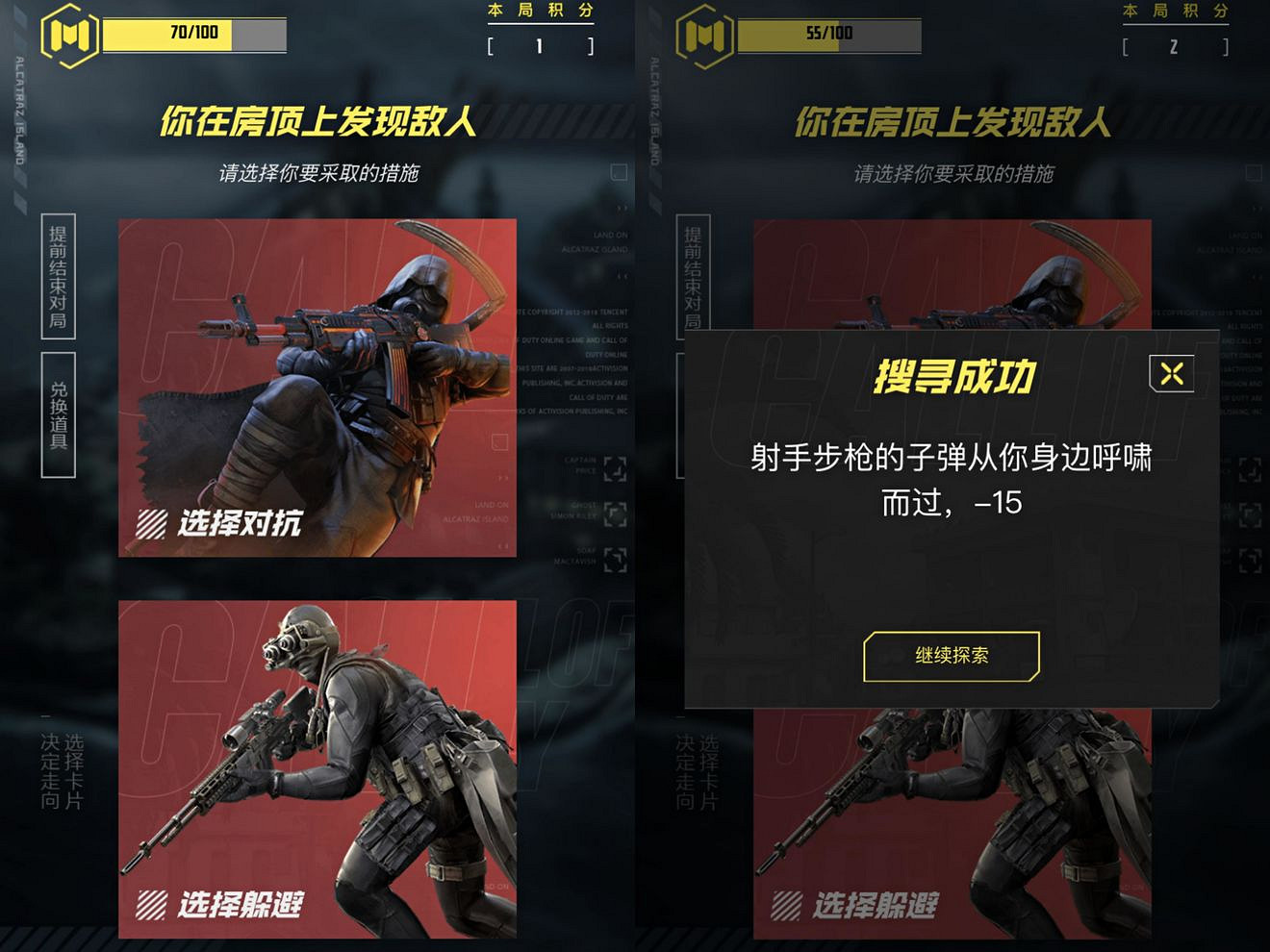
Task: Select the 选择对抗 character card
Action: [x=316, y=385]
